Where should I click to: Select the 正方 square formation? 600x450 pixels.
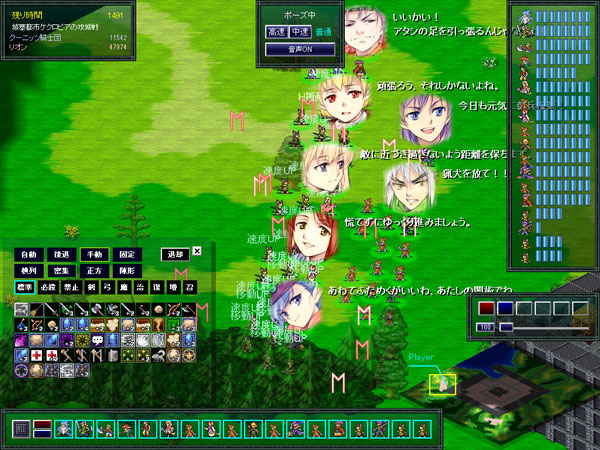click(93, 270)
